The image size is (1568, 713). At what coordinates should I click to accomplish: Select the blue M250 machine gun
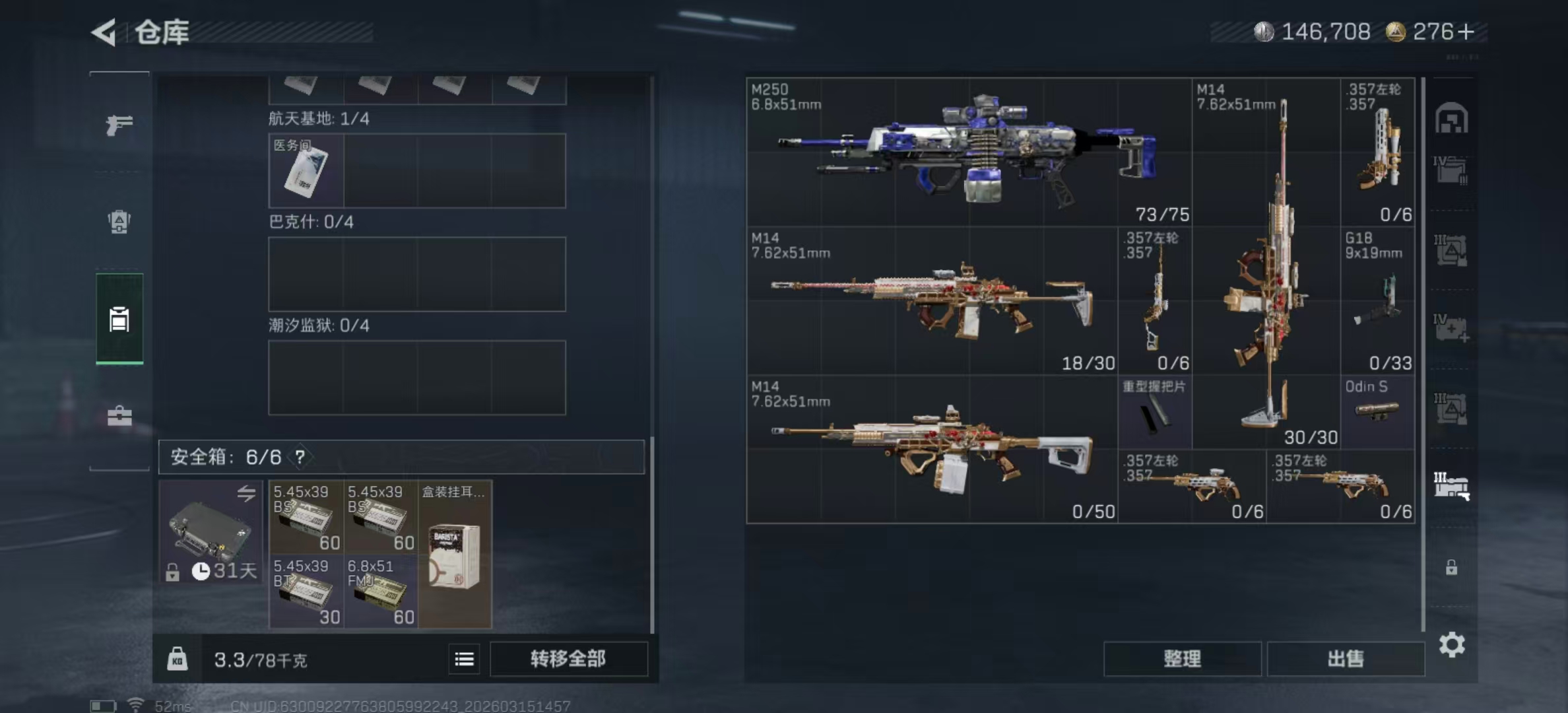click(x=968, y=152)
